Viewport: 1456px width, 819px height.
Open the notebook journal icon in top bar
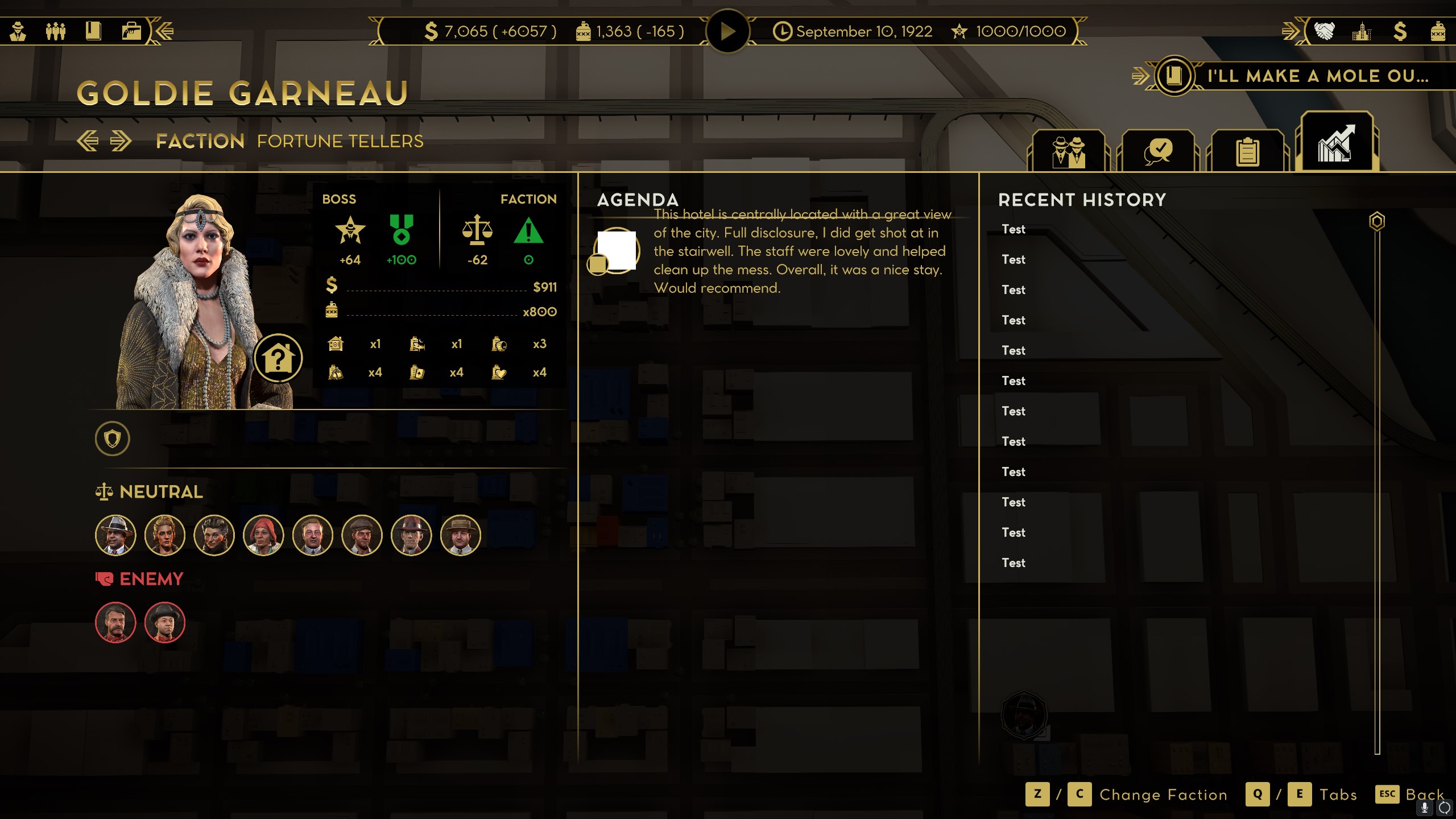pyautogui.click(x=94, y=31)
